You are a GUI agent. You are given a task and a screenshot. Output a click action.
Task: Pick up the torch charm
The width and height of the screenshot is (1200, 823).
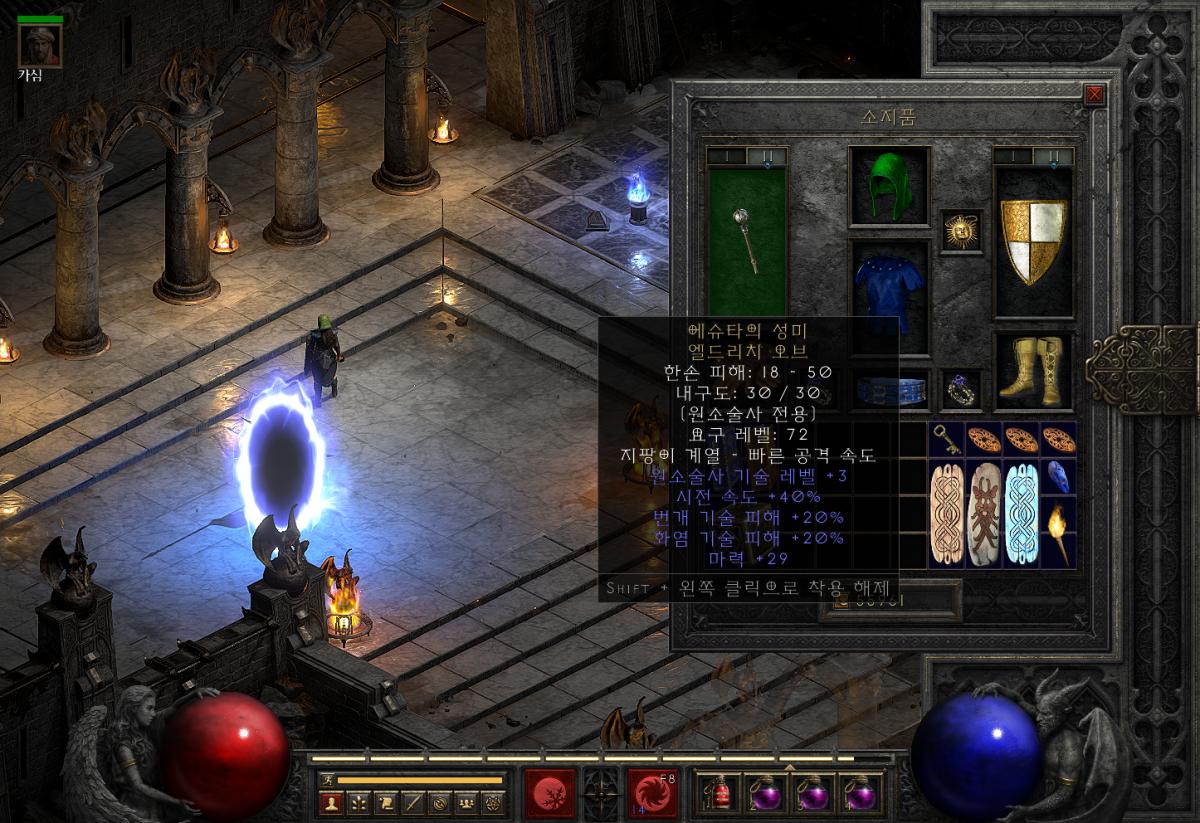(1059, 530)
